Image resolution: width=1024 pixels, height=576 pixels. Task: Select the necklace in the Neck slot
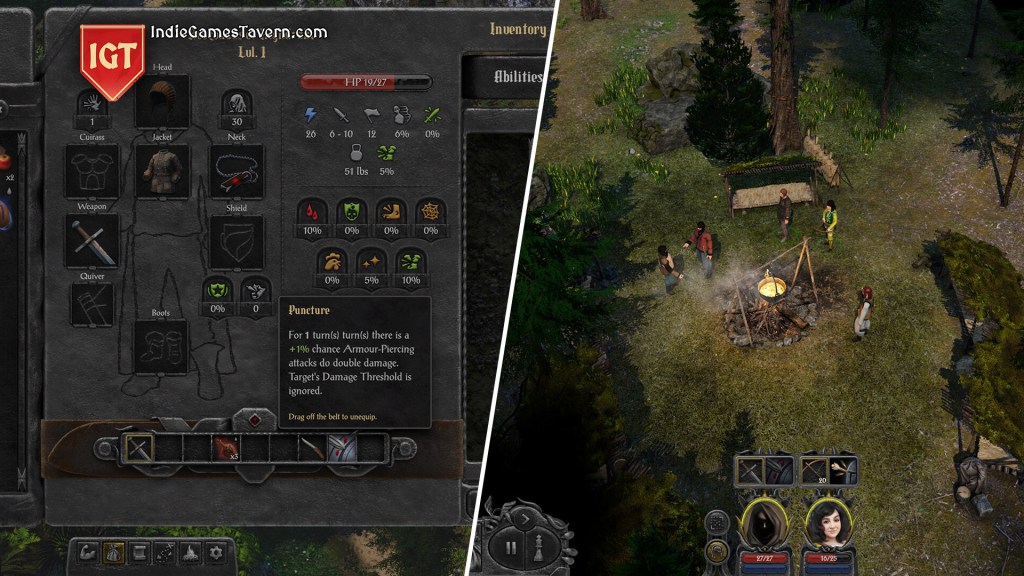coord(237,171)
